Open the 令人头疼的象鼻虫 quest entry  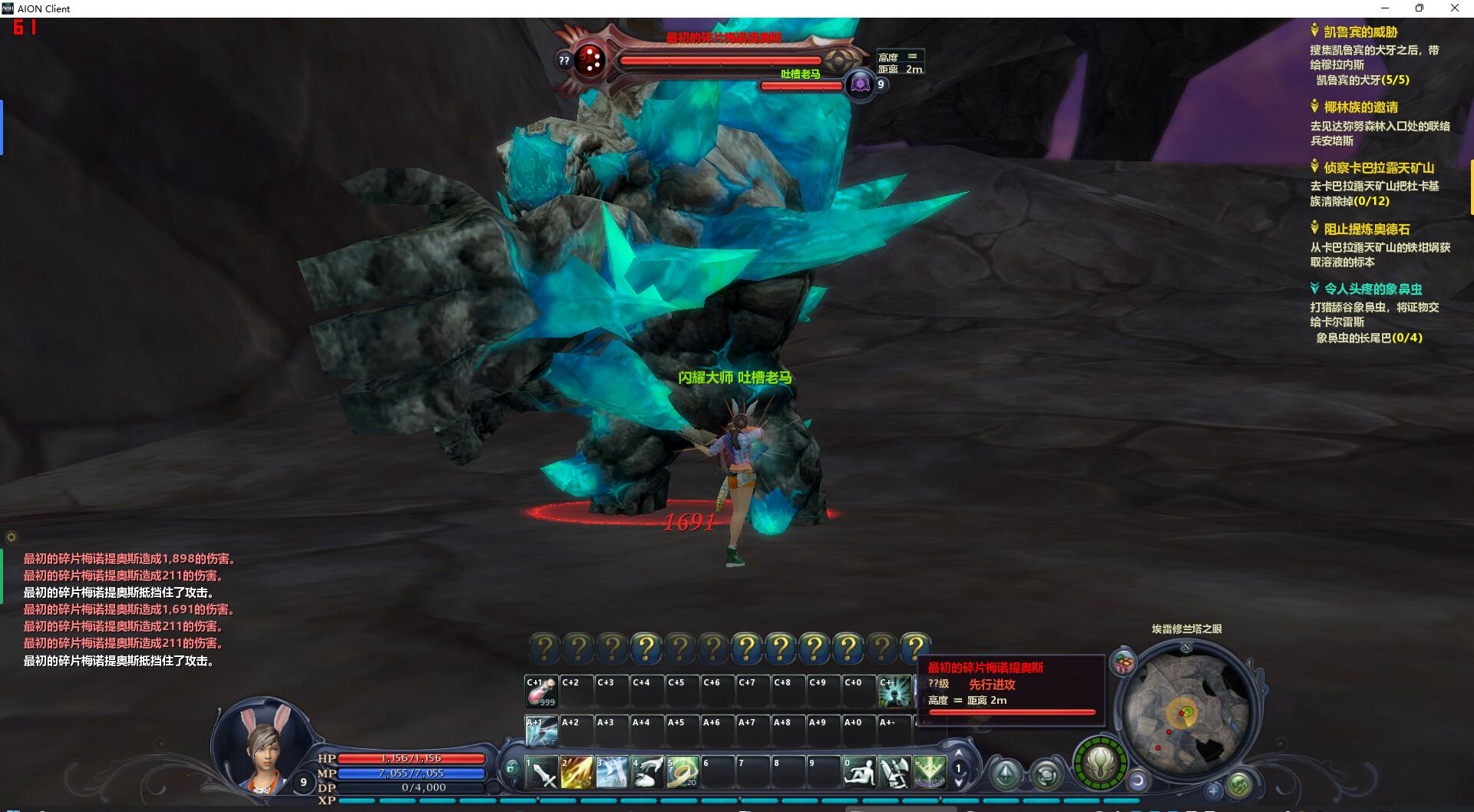coord(1373,289)
